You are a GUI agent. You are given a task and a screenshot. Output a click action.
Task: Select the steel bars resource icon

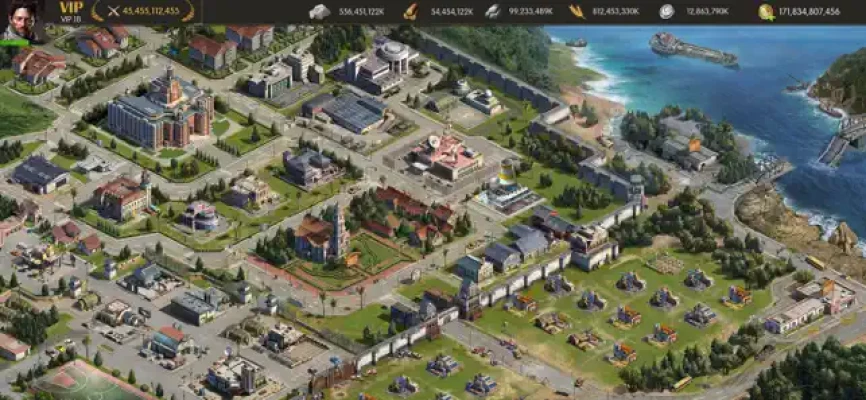point(492,12)
